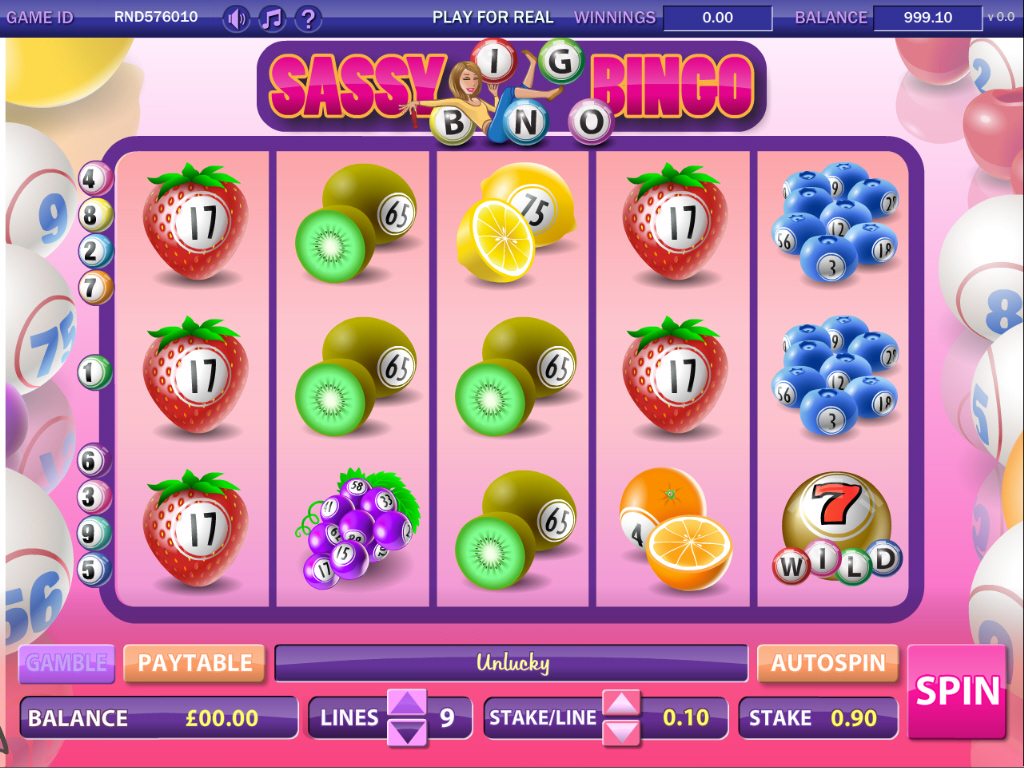Open the Paytable
Image resolution: width=1024 pixels, height=768 pixels.
(194, 663)
